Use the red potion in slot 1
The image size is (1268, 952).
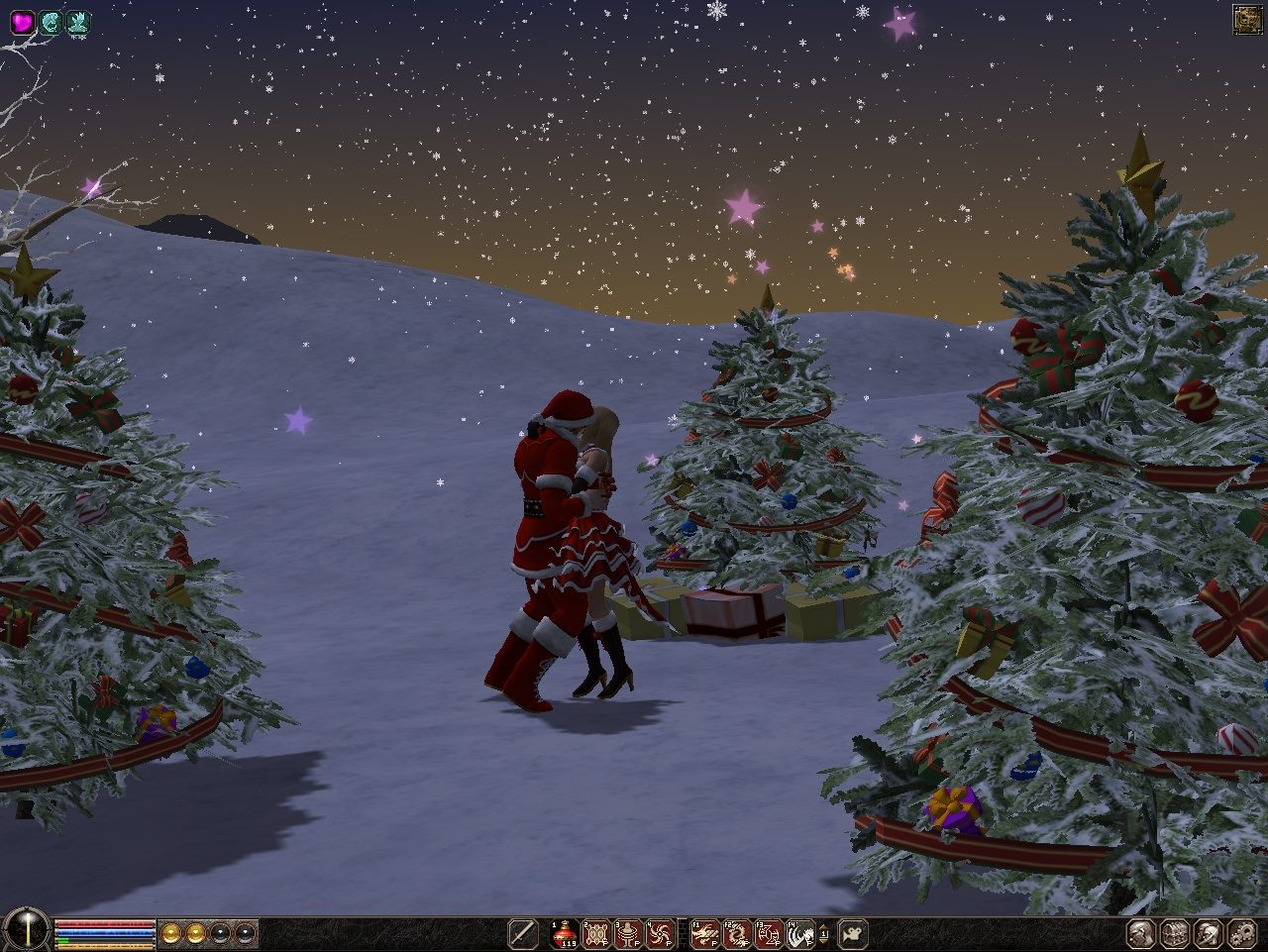point(566,933)
